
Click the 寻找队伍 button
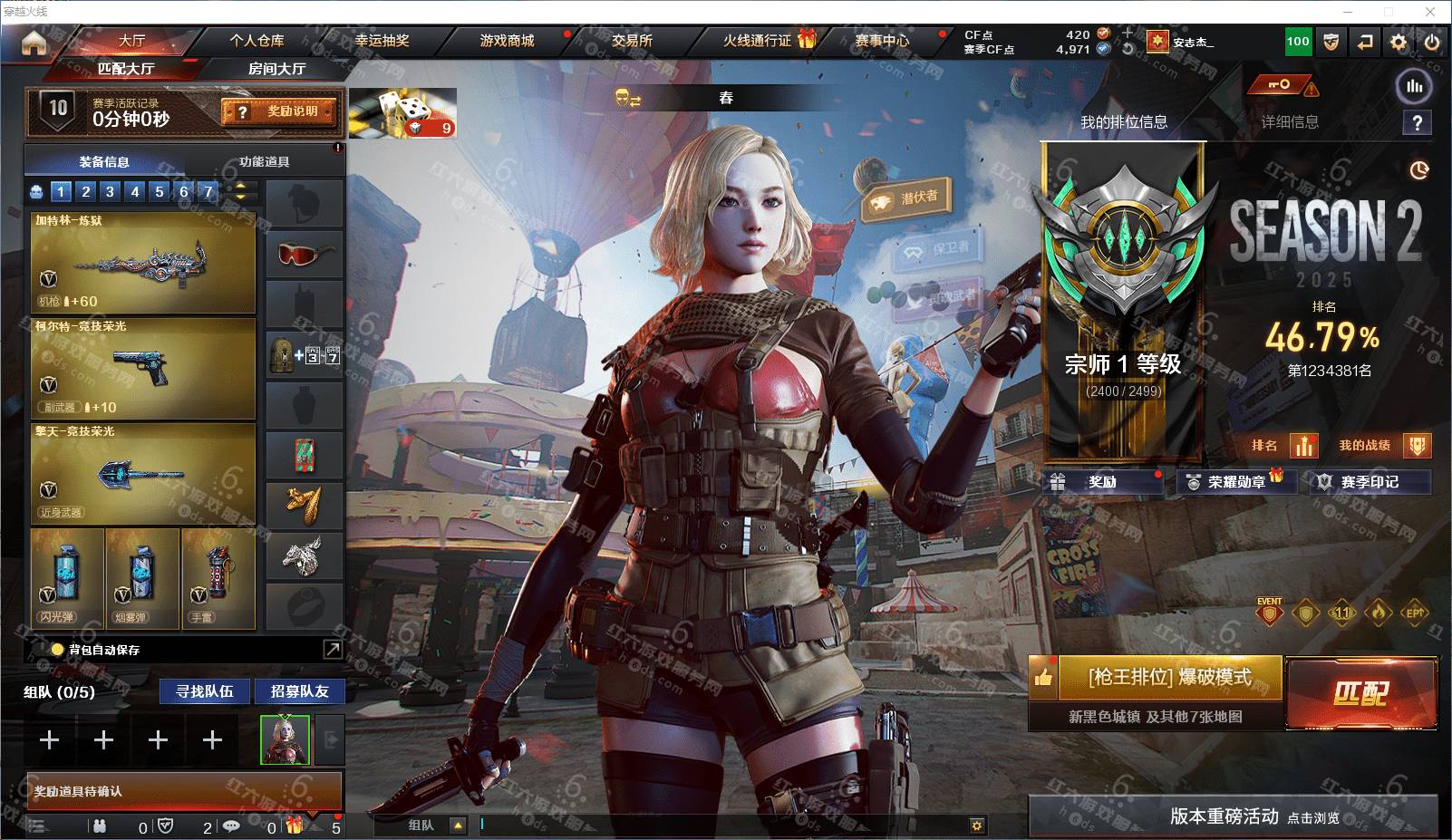205,691
